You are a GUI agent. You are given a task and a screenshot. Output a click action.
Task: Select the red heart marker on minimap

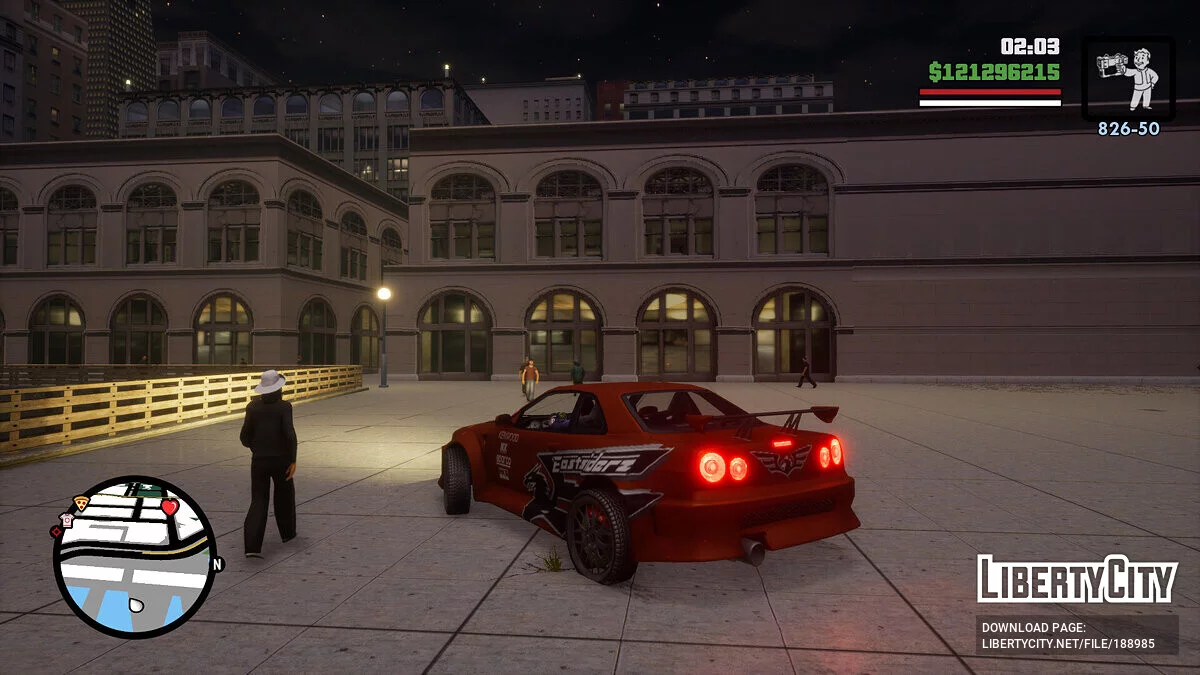(169, 507)
